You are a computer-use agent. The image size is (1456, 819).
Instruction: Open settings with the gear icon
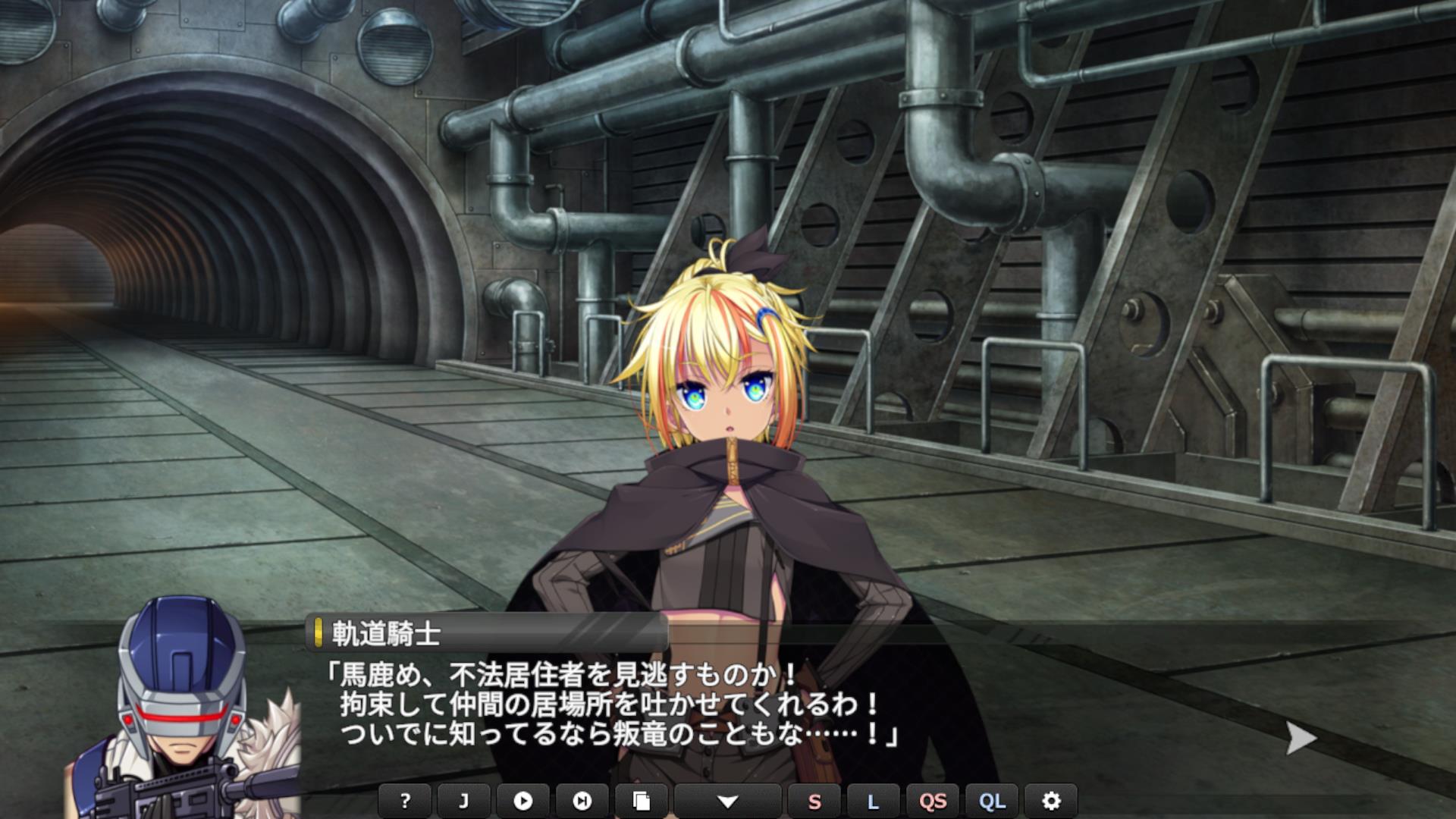pos(1051,801)
